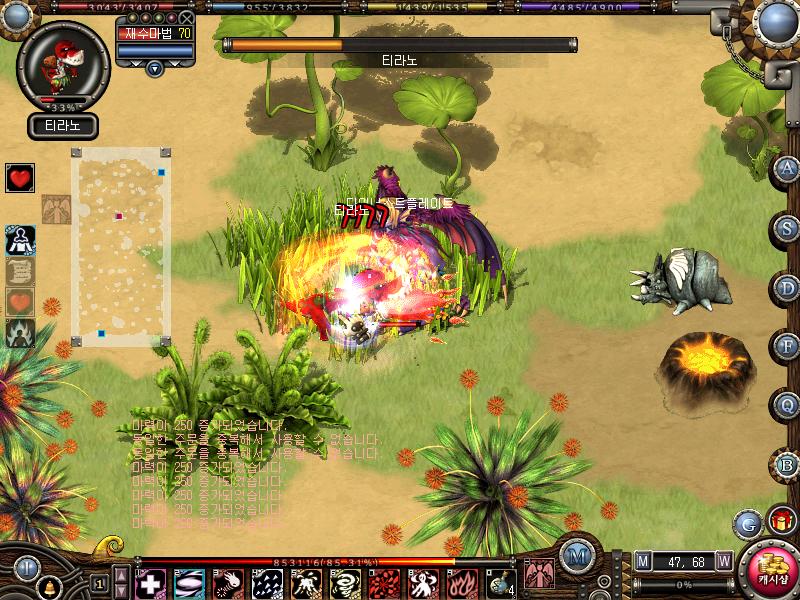Use the bomb item slot
Image resolution: width=800 pixels, height=600 pixels.
pos(501,583)
